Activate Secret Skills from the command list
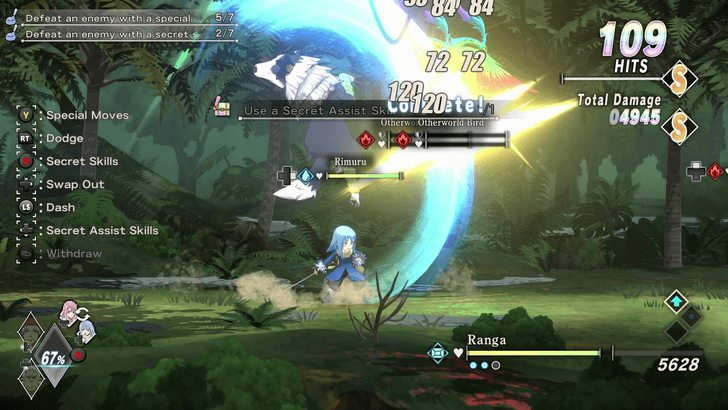 [82, 161]
